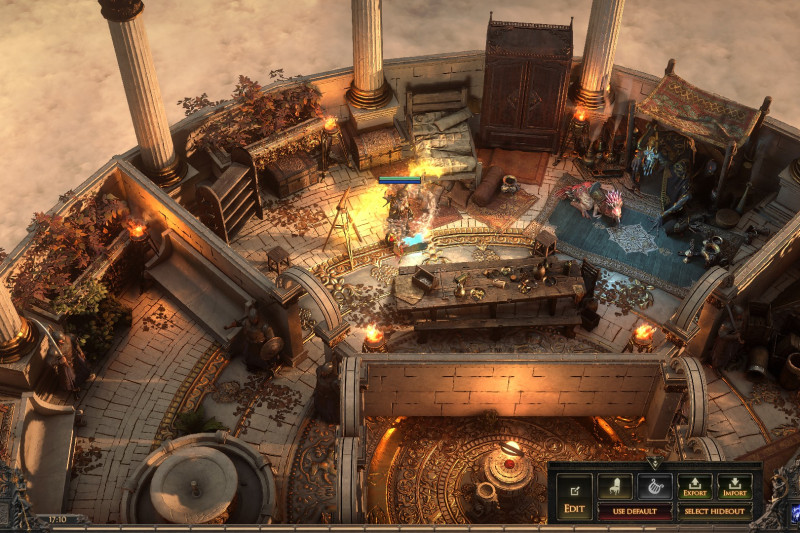Choose Select Hideout option
The width and height of the screenshot is (800, 533).
pos(714,511)
